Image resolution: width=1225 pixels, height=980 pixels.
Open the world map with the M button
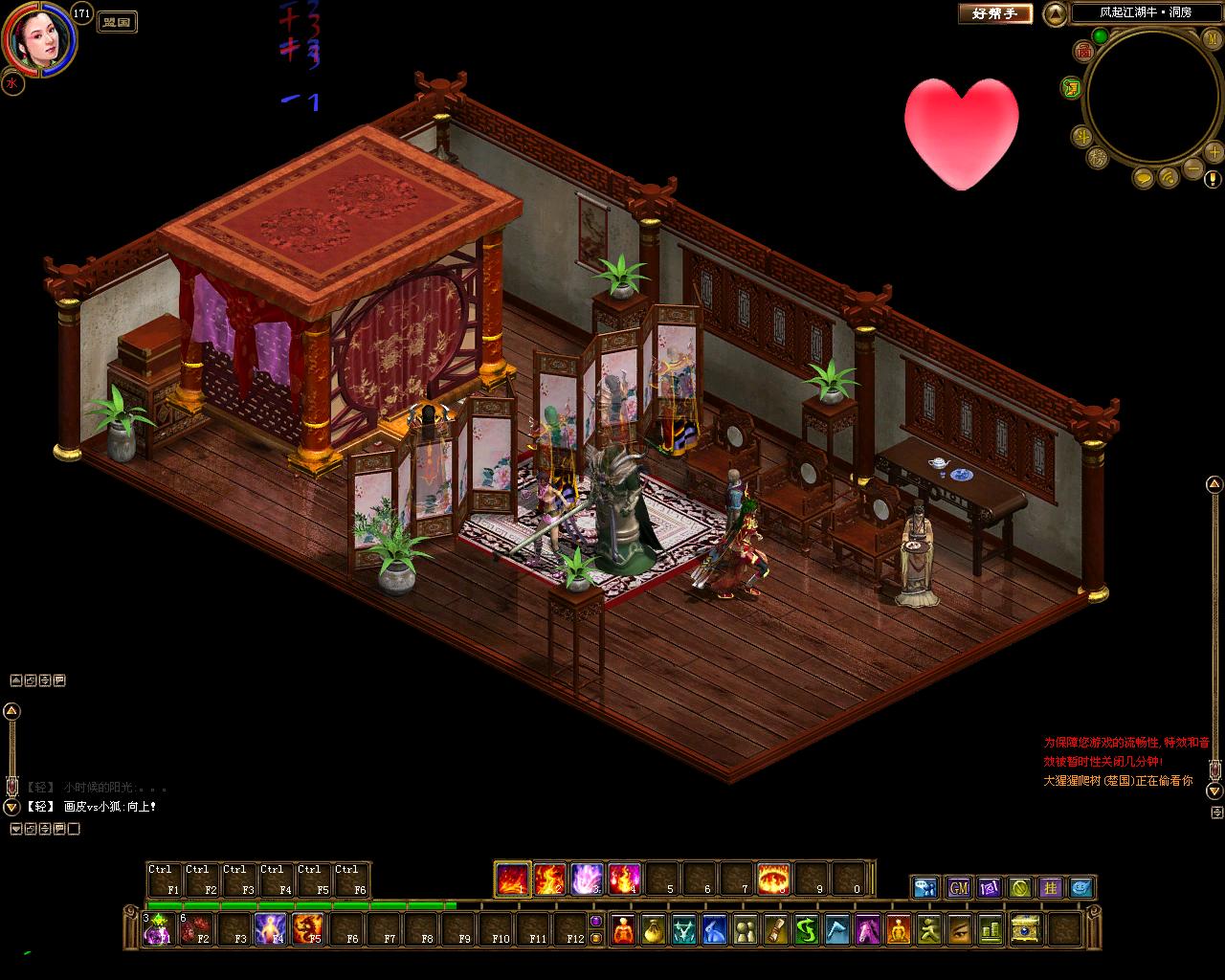pyautogui.click(x=1211, y=38)
